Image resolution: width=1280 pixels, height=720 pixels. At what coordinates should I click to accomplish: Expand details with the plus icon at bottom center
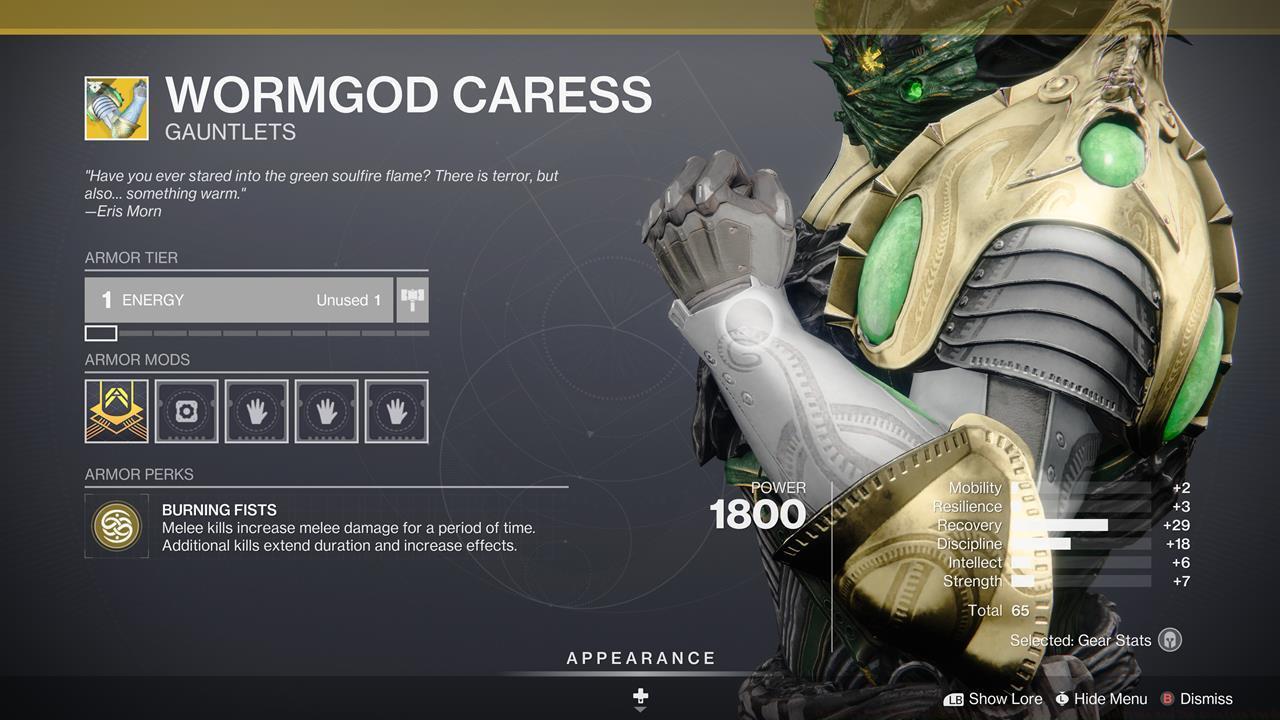click(639, 694)
